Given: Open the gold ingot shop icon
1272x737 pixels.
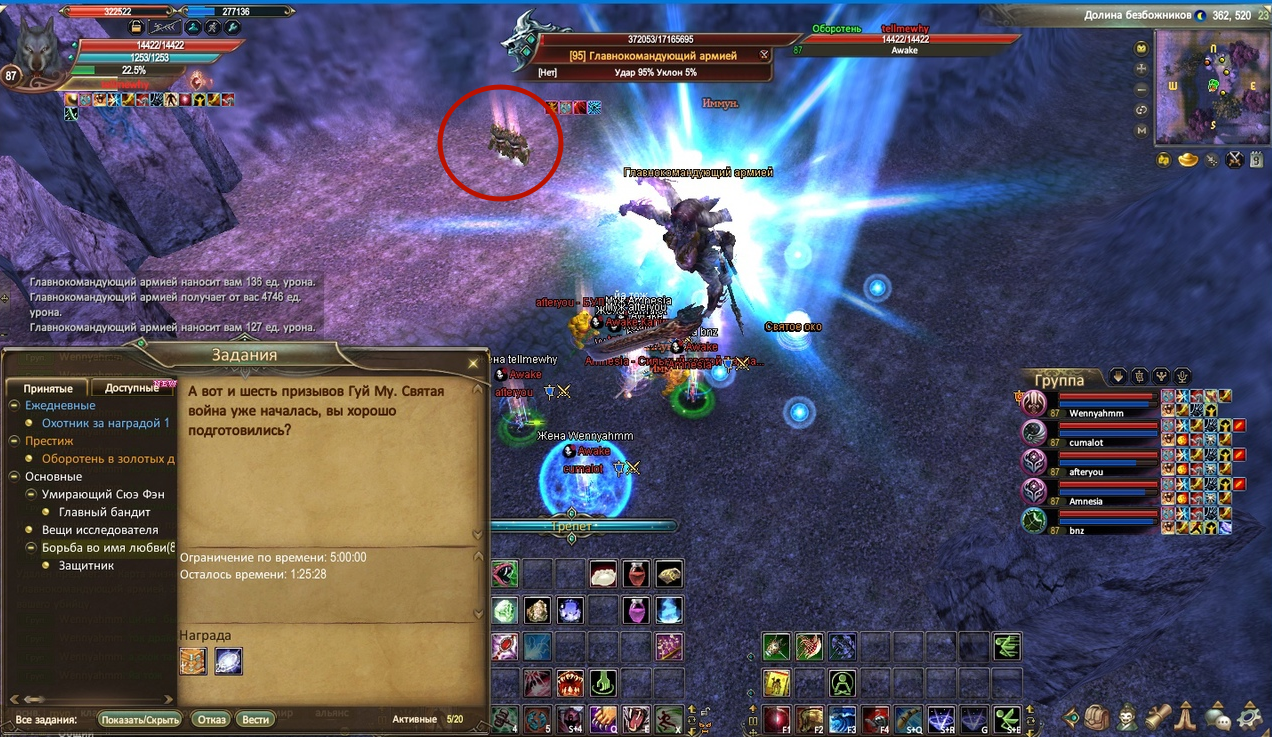Looking at the screenshot, I should (x=1187, y=159).
